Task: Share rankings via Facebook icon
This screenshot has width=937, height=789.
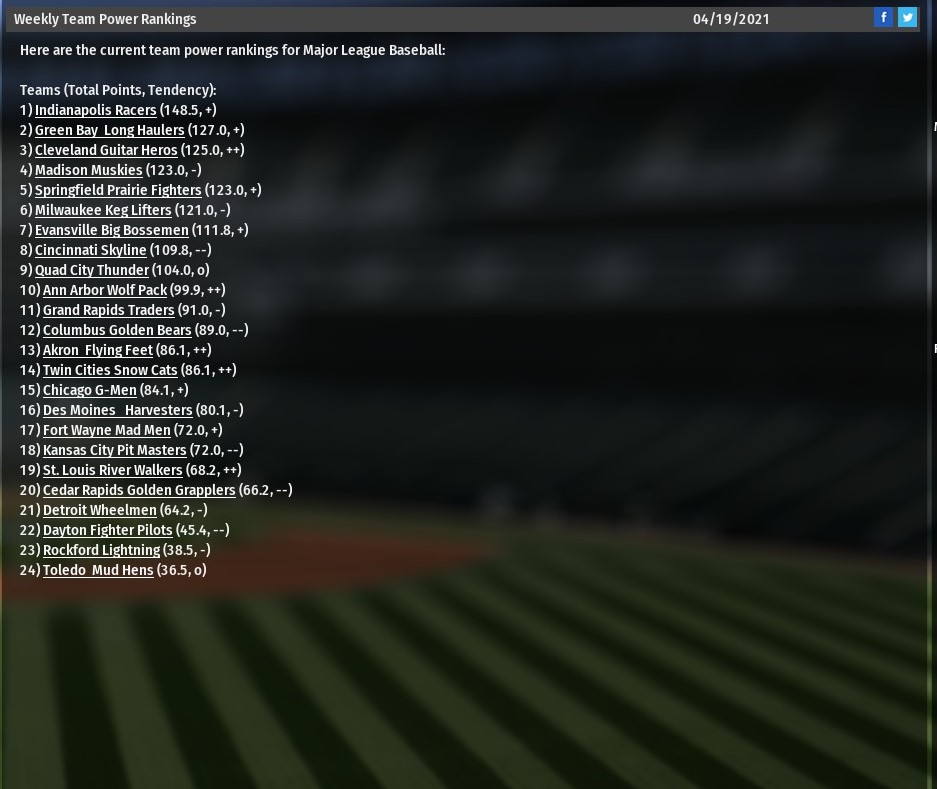Action: pos(883,17)
